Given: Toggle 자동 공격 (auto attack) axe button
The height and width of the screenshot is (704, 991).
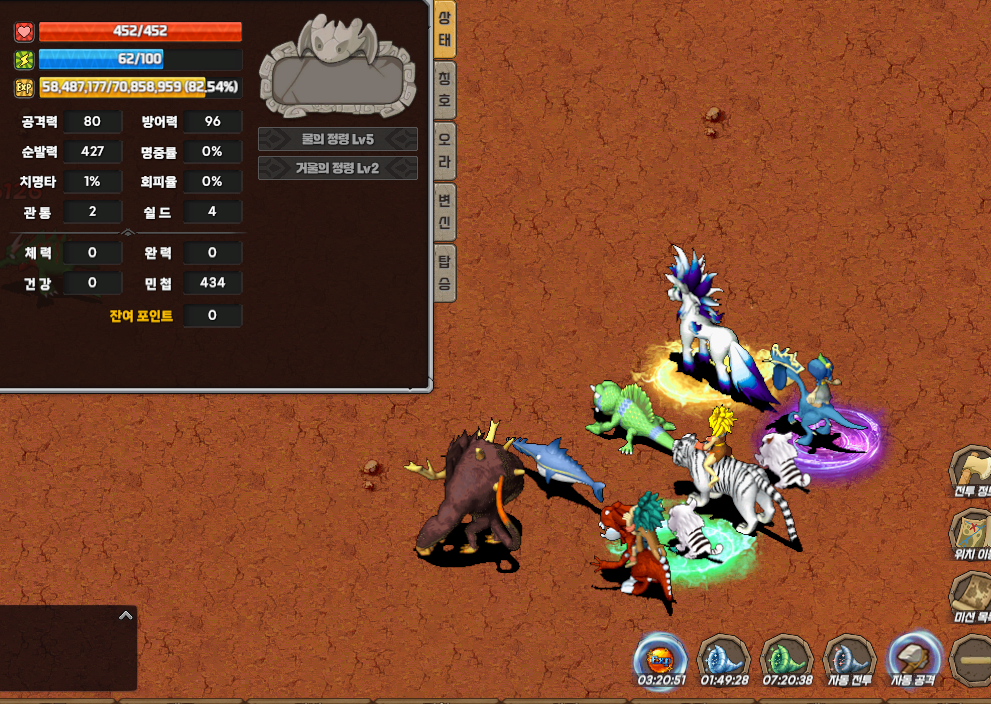Looking at the screenshot, I should (x=913, y=659).
